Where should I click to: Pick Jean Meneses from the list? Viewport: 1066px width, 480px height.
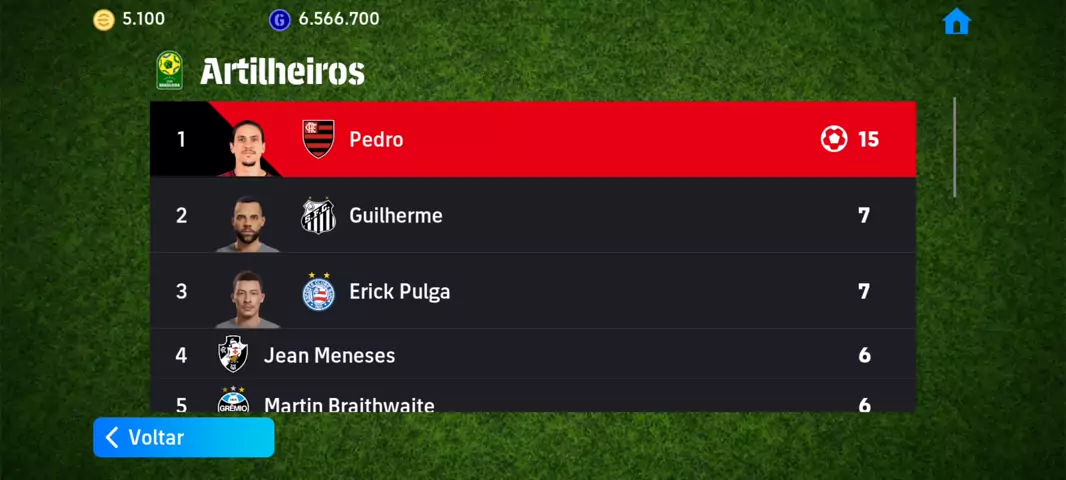tap(532, 355)
